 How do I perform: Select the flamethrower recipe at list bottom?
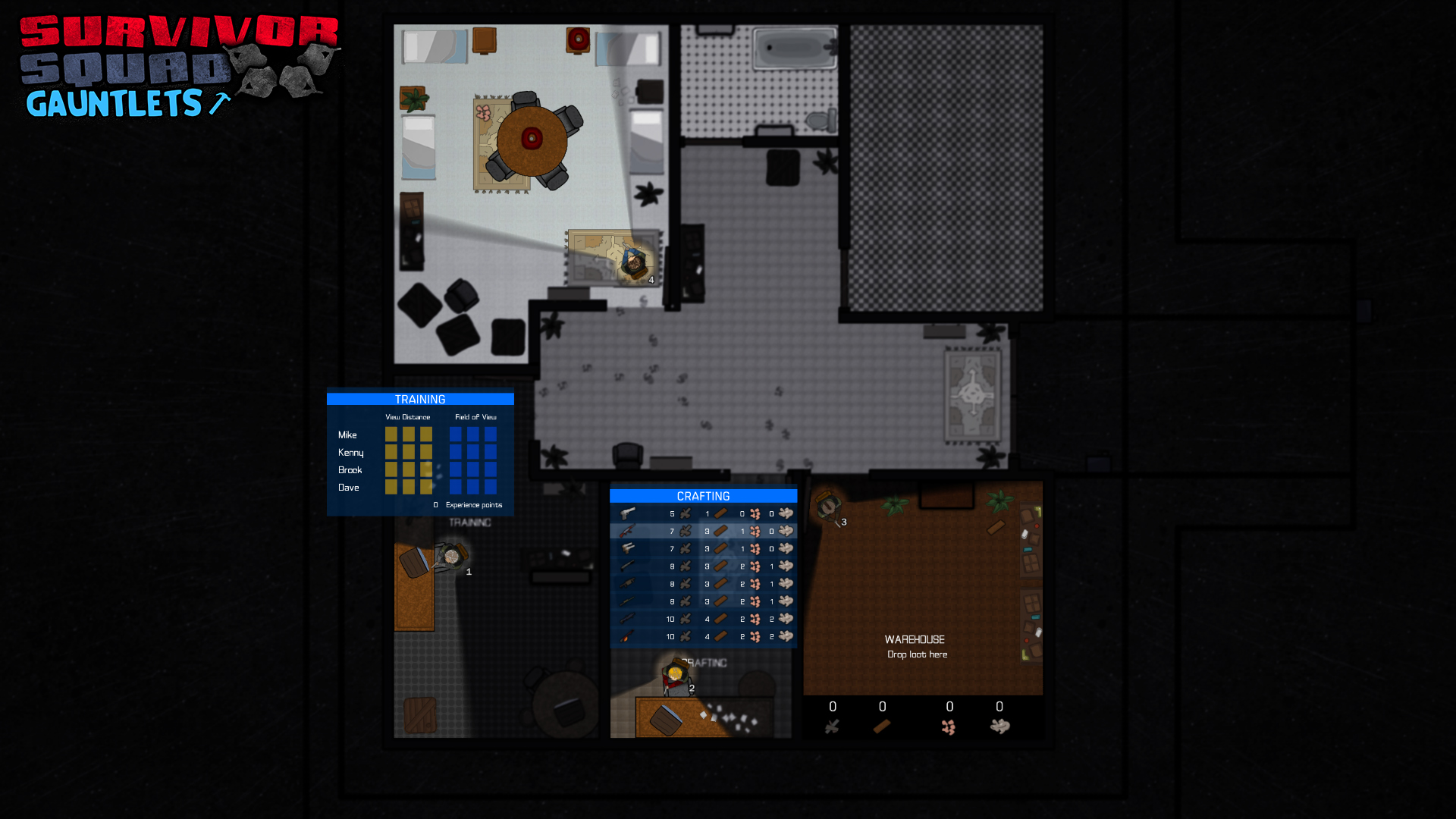[629, 636]
